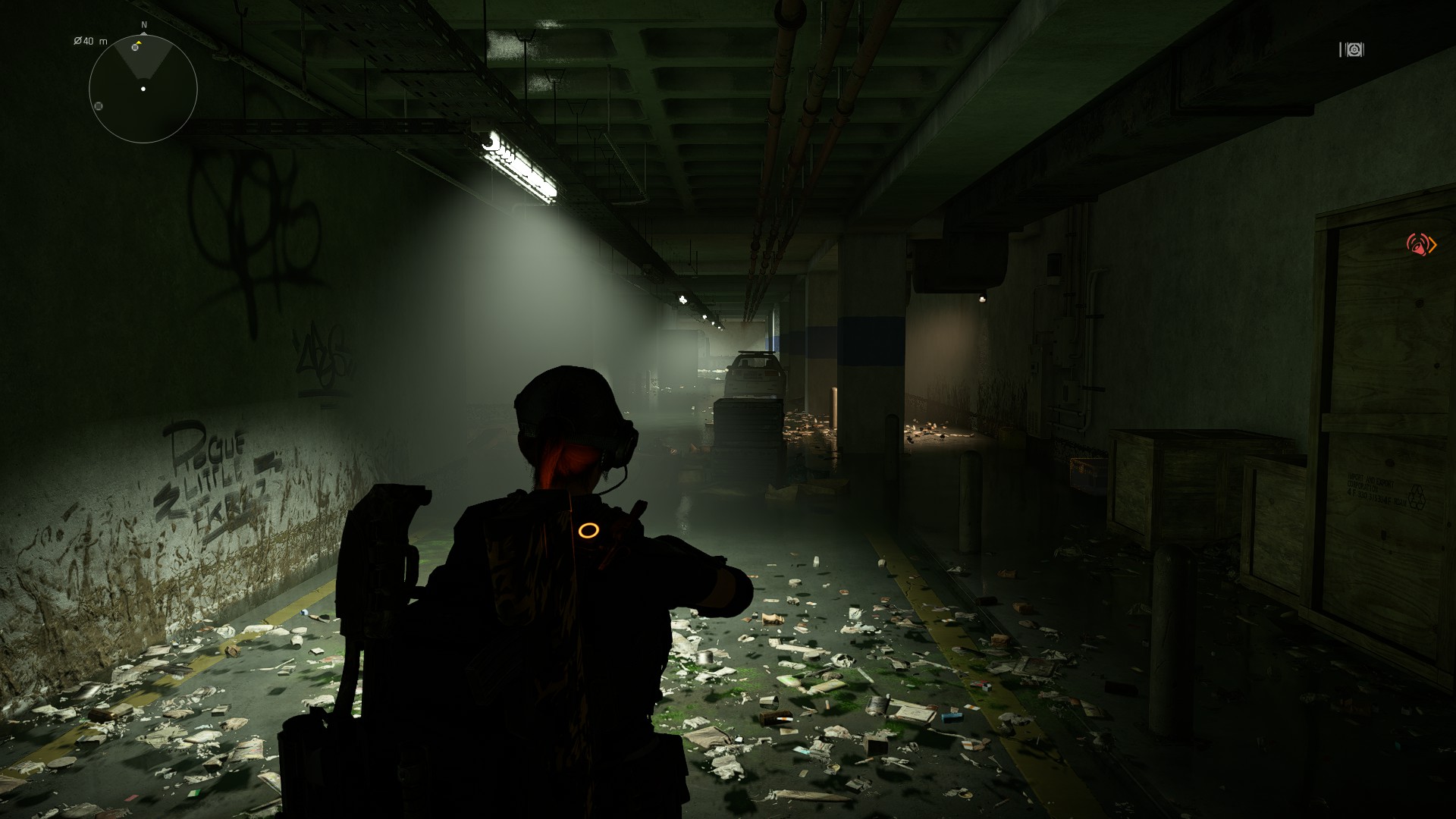Click the white player dot in the minimap center

point(143,89)
